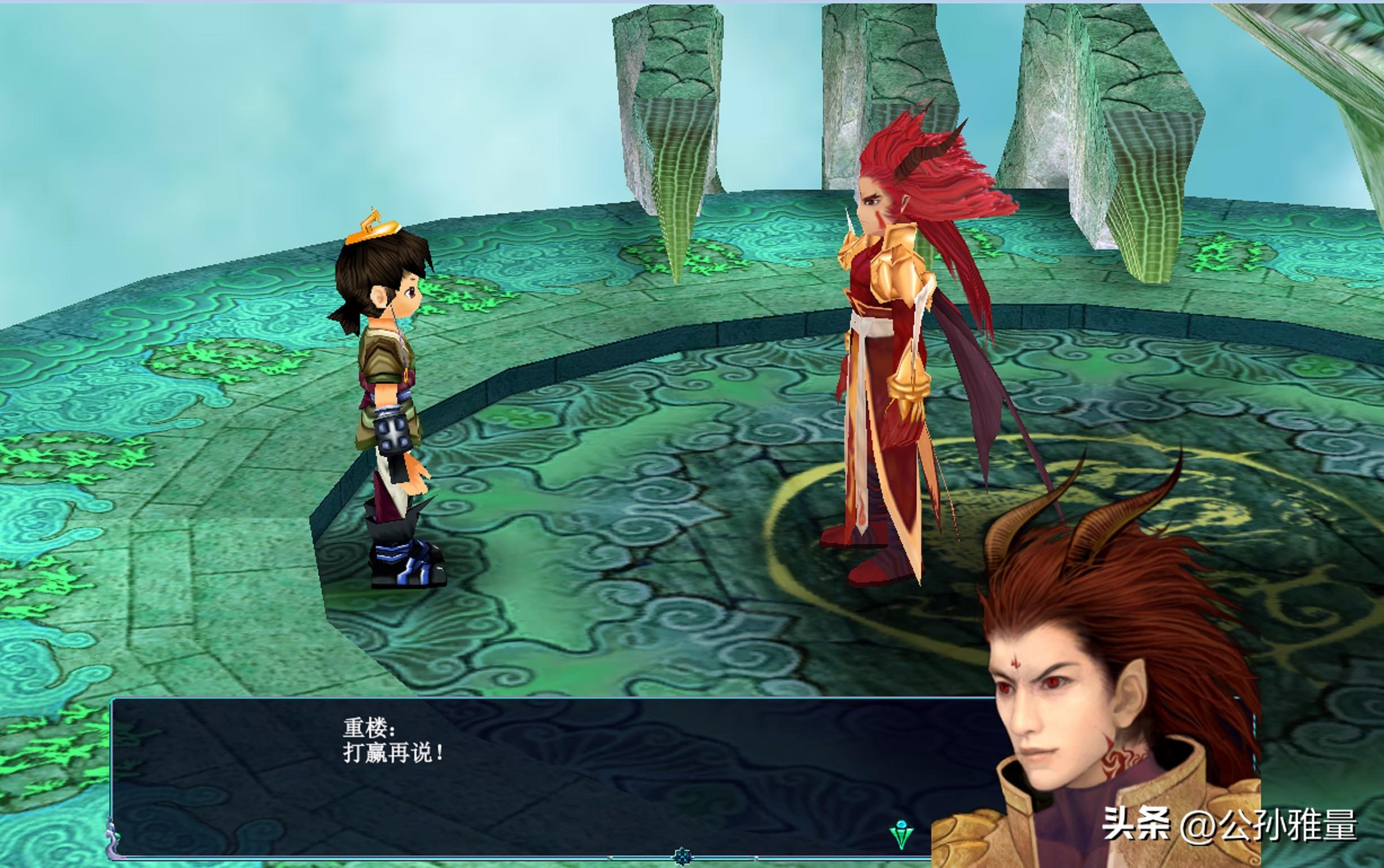1384x868 pixels.
Task: Advance the 重楼 dialogue text box
Action: [516, 775]
